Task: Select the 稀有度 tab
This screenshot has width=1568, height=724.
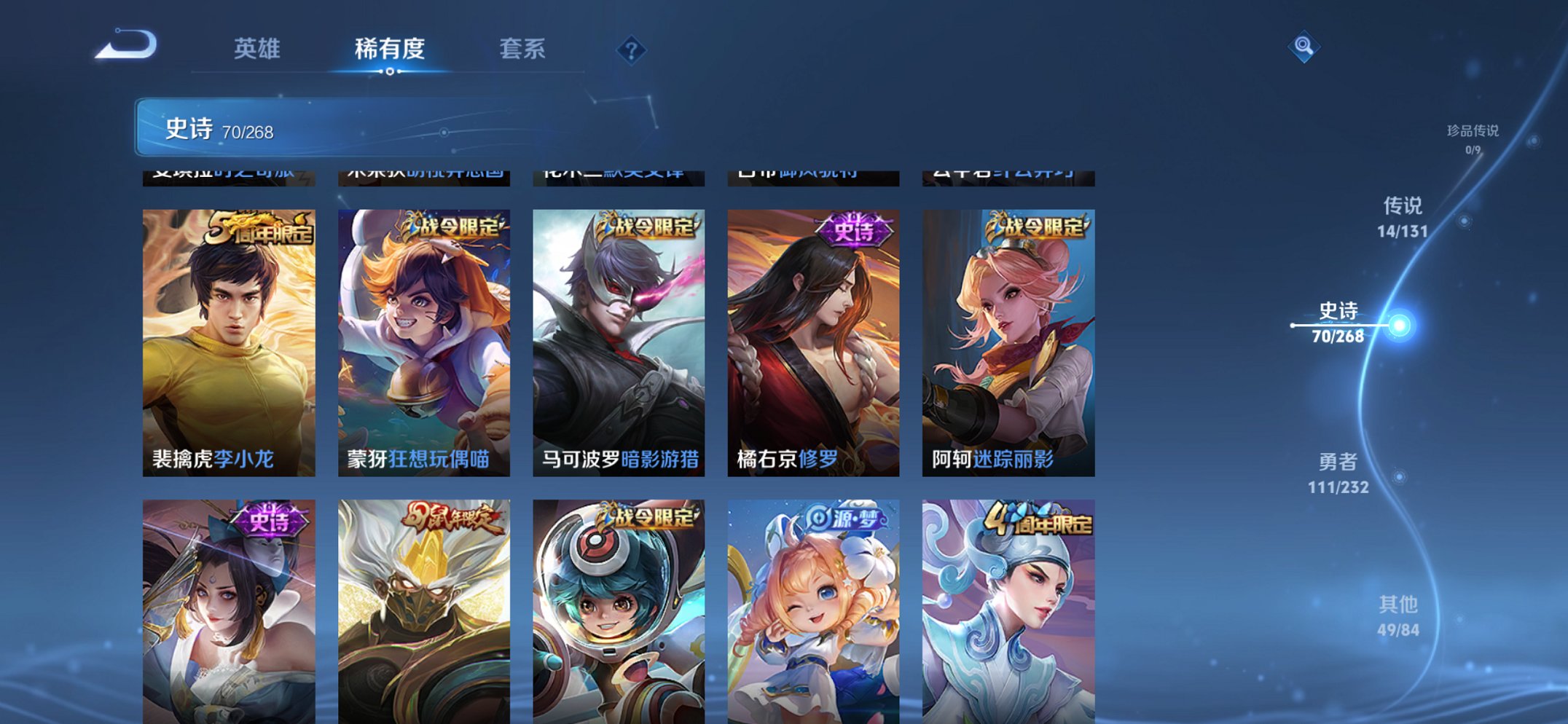Action: pos(390,50)
